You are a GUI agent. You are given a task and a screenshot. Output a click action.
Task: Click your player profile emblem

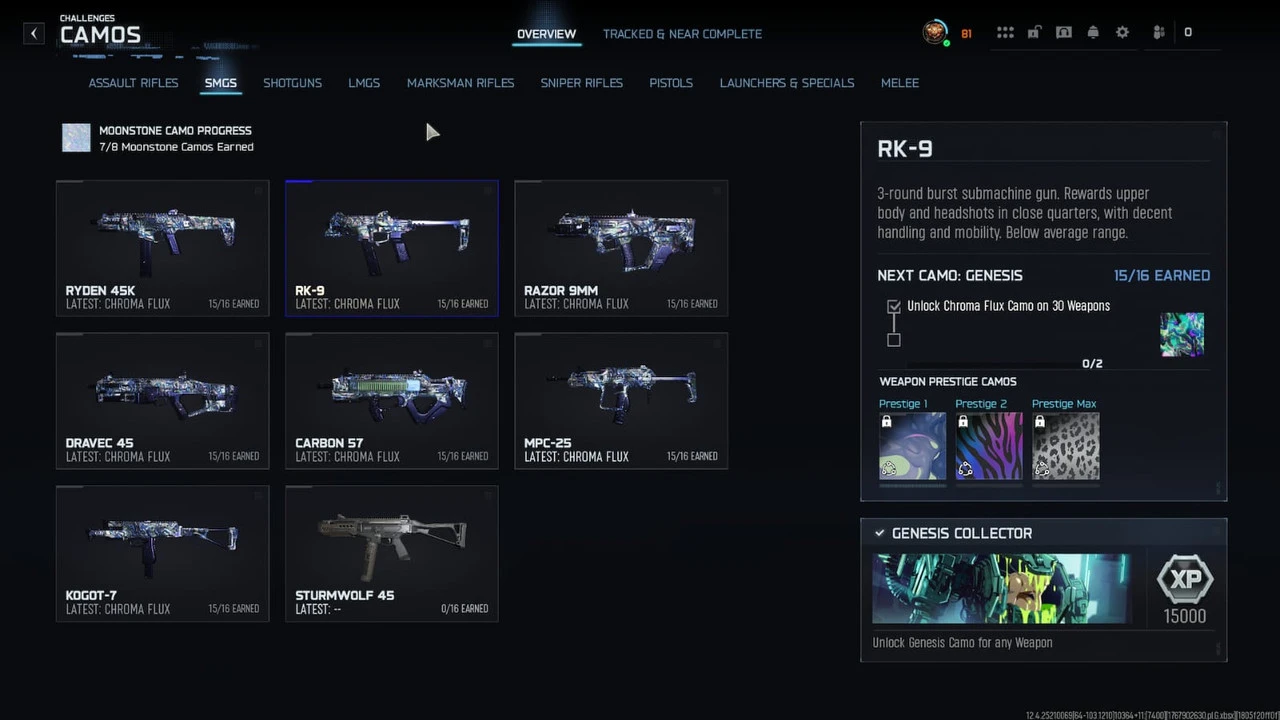click(x=935, y=32)
